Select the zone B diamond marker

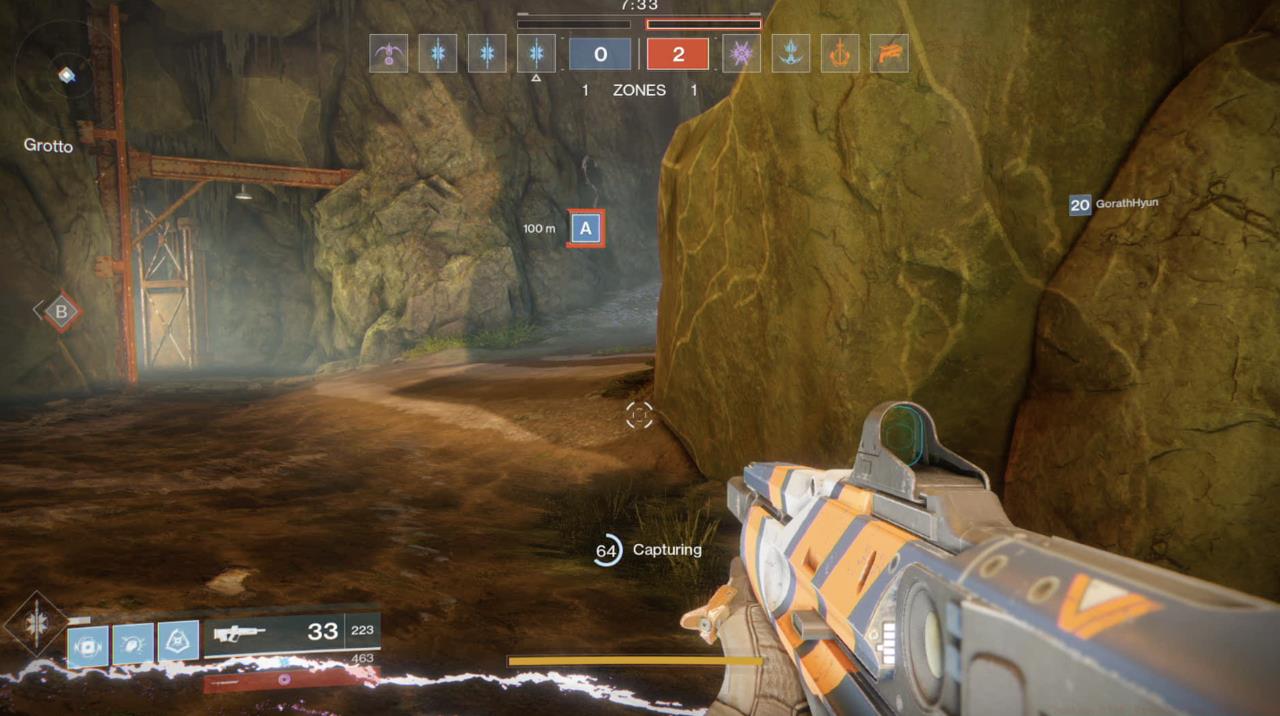pyautogui.click(x=61, y=311)
